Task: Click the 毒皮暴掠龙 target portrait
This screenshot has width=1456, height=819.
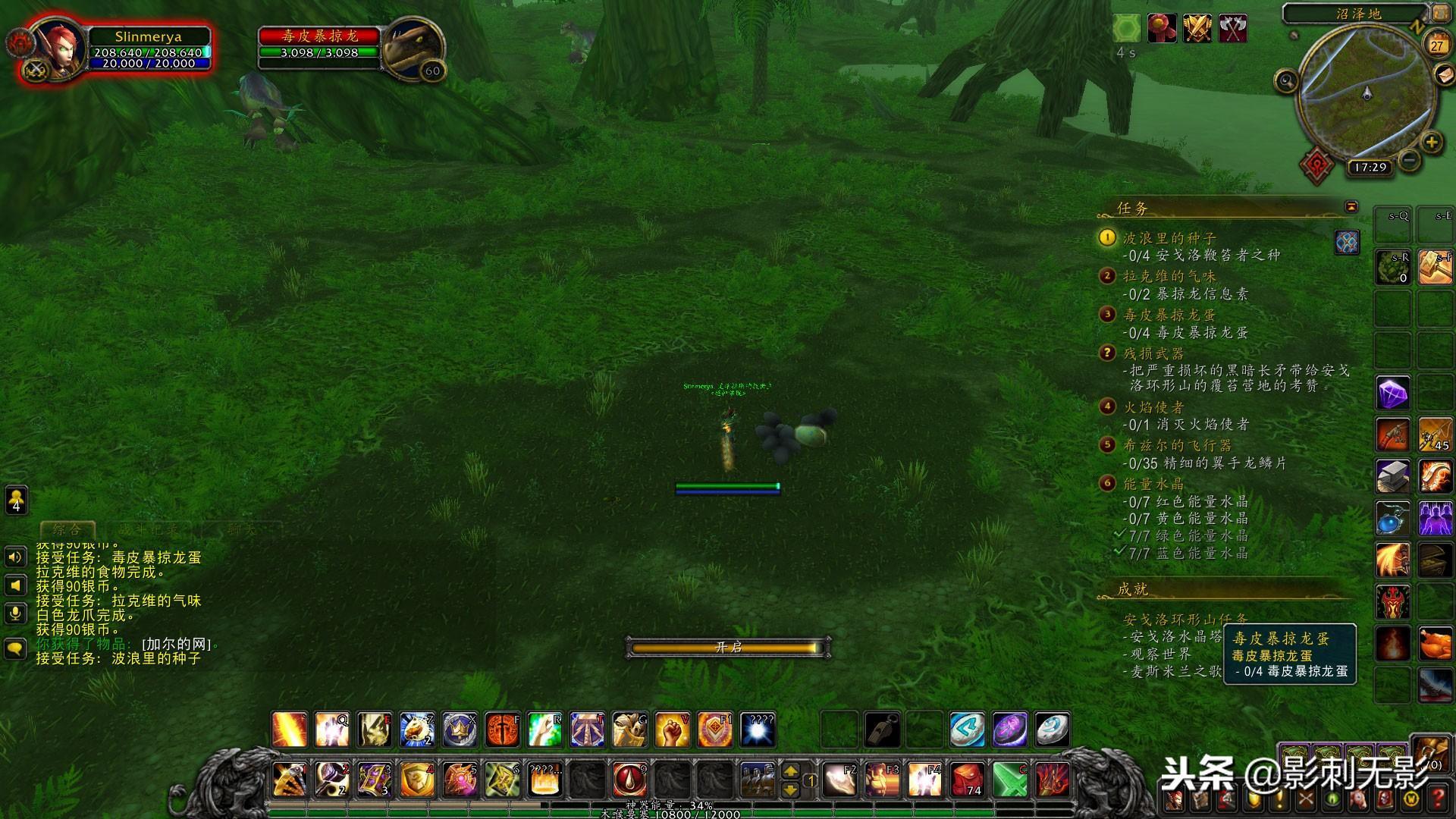Action: [x=413, y=47]
